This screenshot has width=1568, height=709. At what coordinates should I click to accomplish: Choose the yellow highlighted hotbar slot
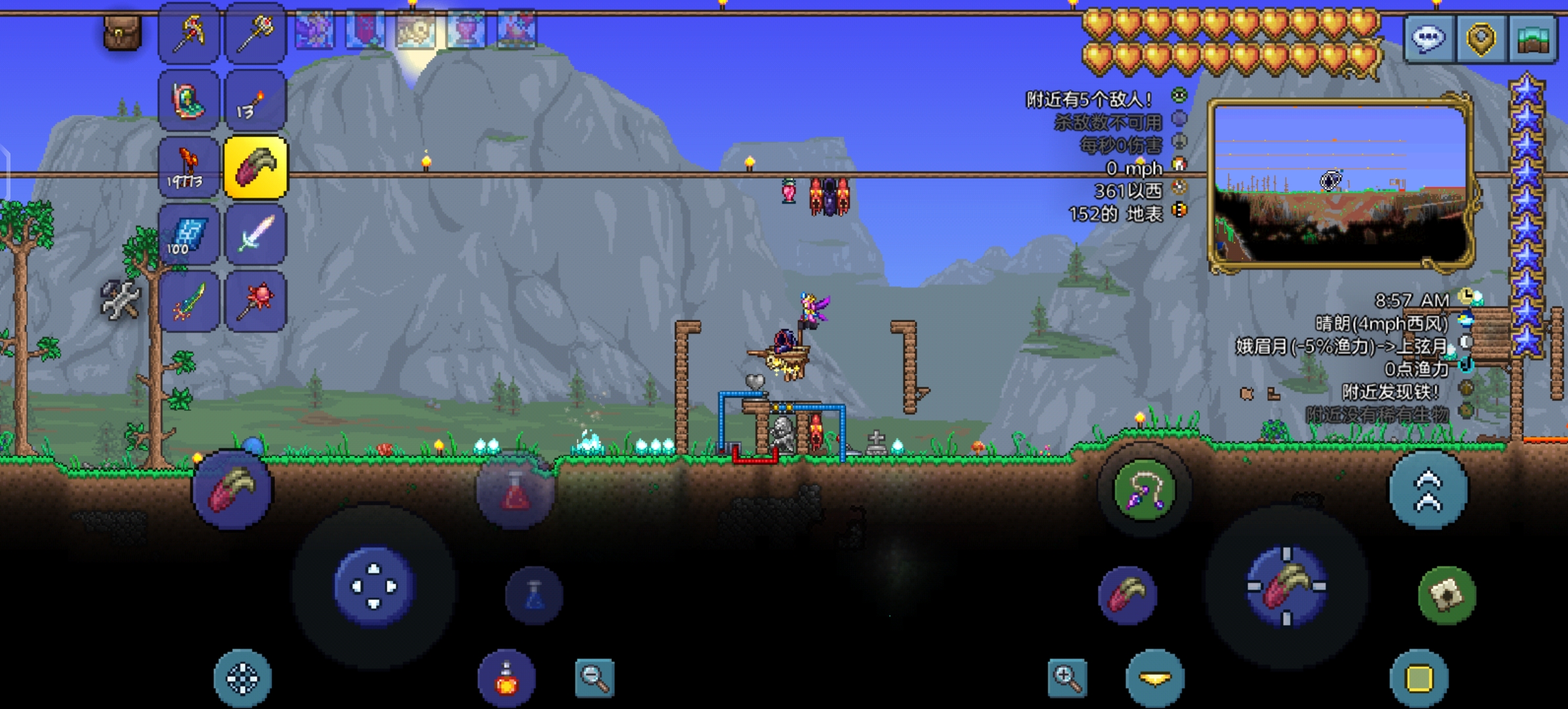click(x=256, y=168)
